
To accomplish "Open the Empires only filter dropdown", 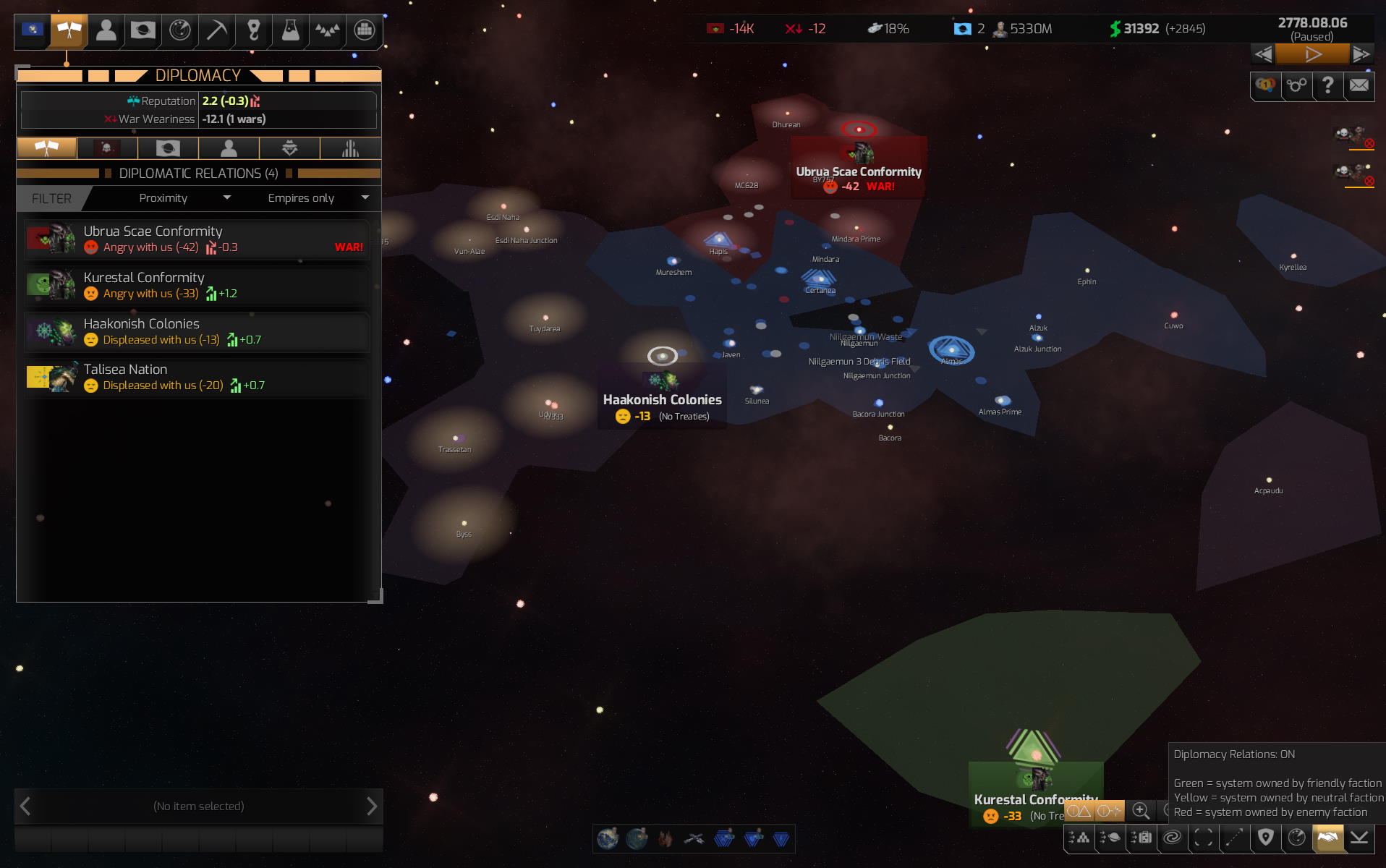I will tap(318, 198).
